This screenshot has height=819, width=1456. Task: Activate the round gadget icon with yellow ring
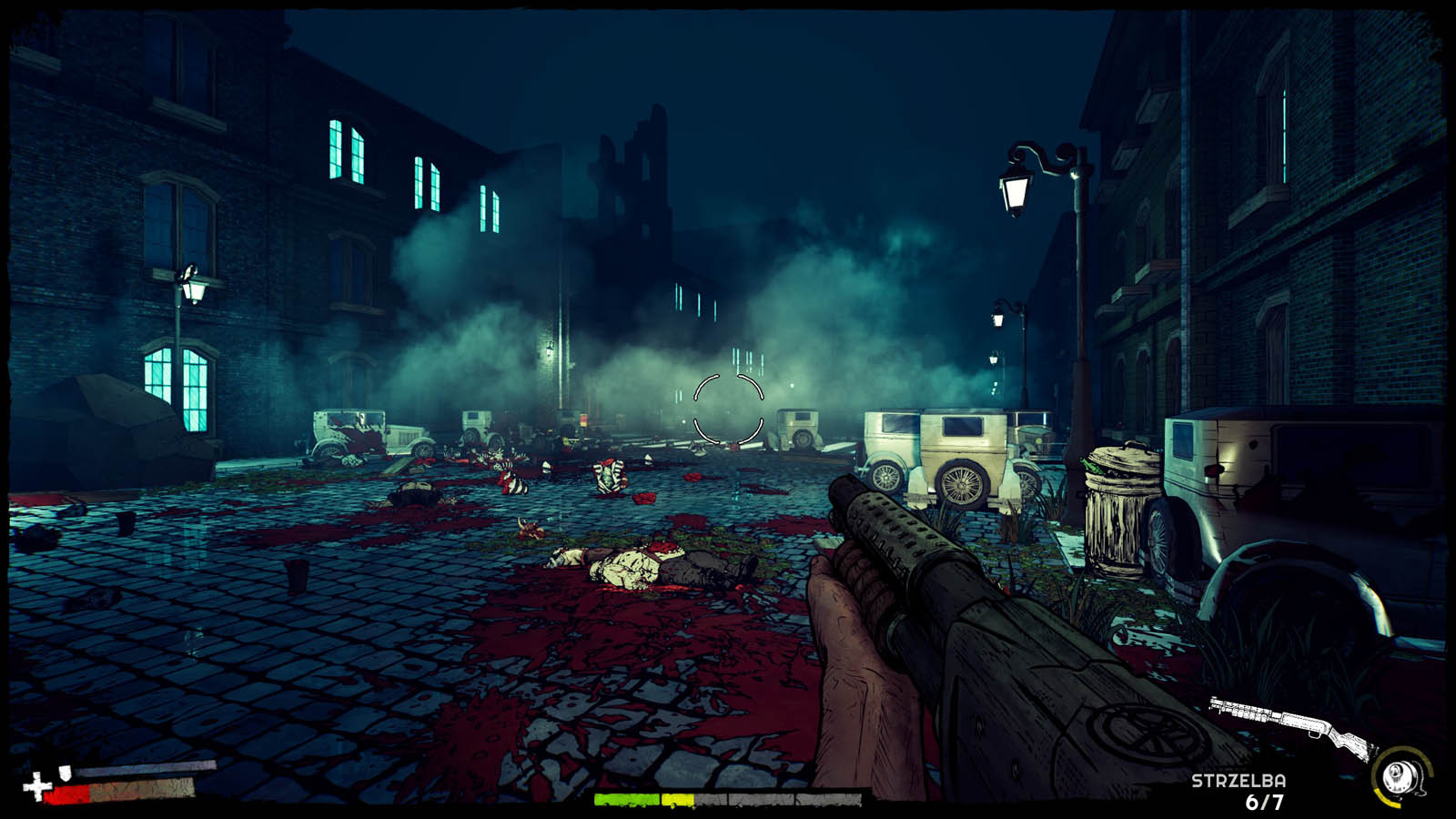[1400, 776]
